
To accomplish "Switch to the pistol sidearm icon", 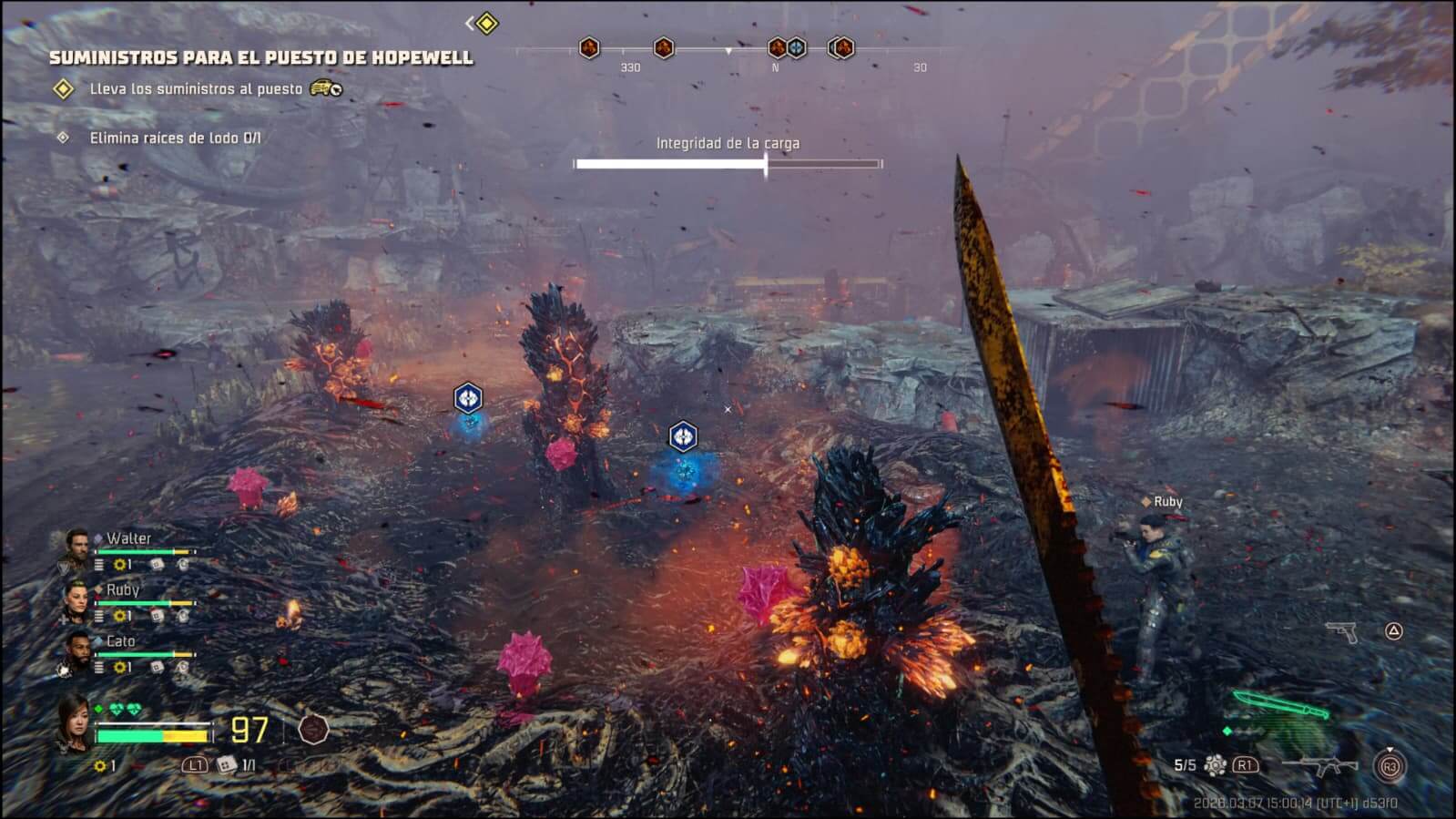I will 1341,630.
